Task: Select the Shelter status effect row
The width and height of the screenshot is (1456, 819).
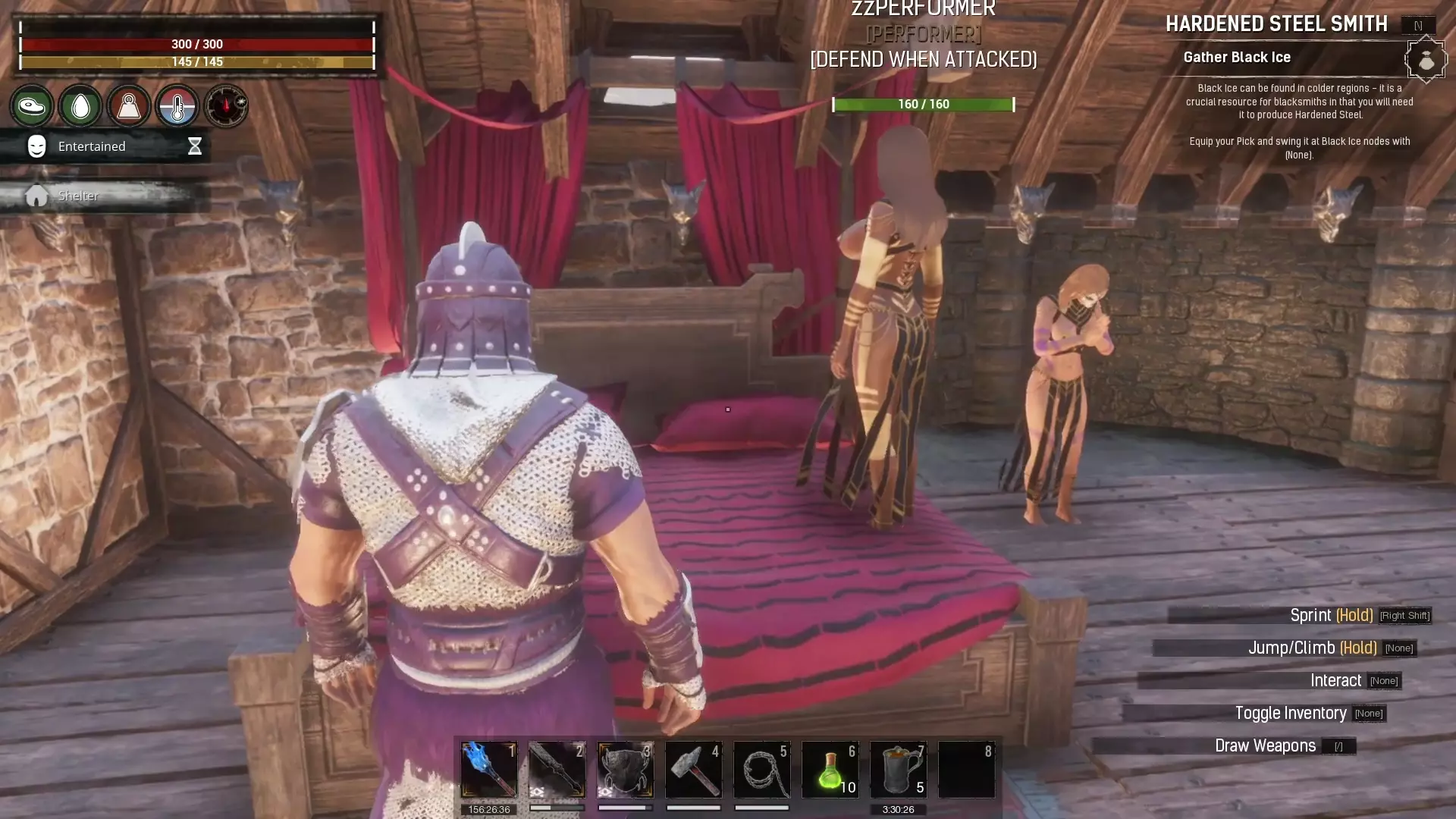Action: coord(106,196)
